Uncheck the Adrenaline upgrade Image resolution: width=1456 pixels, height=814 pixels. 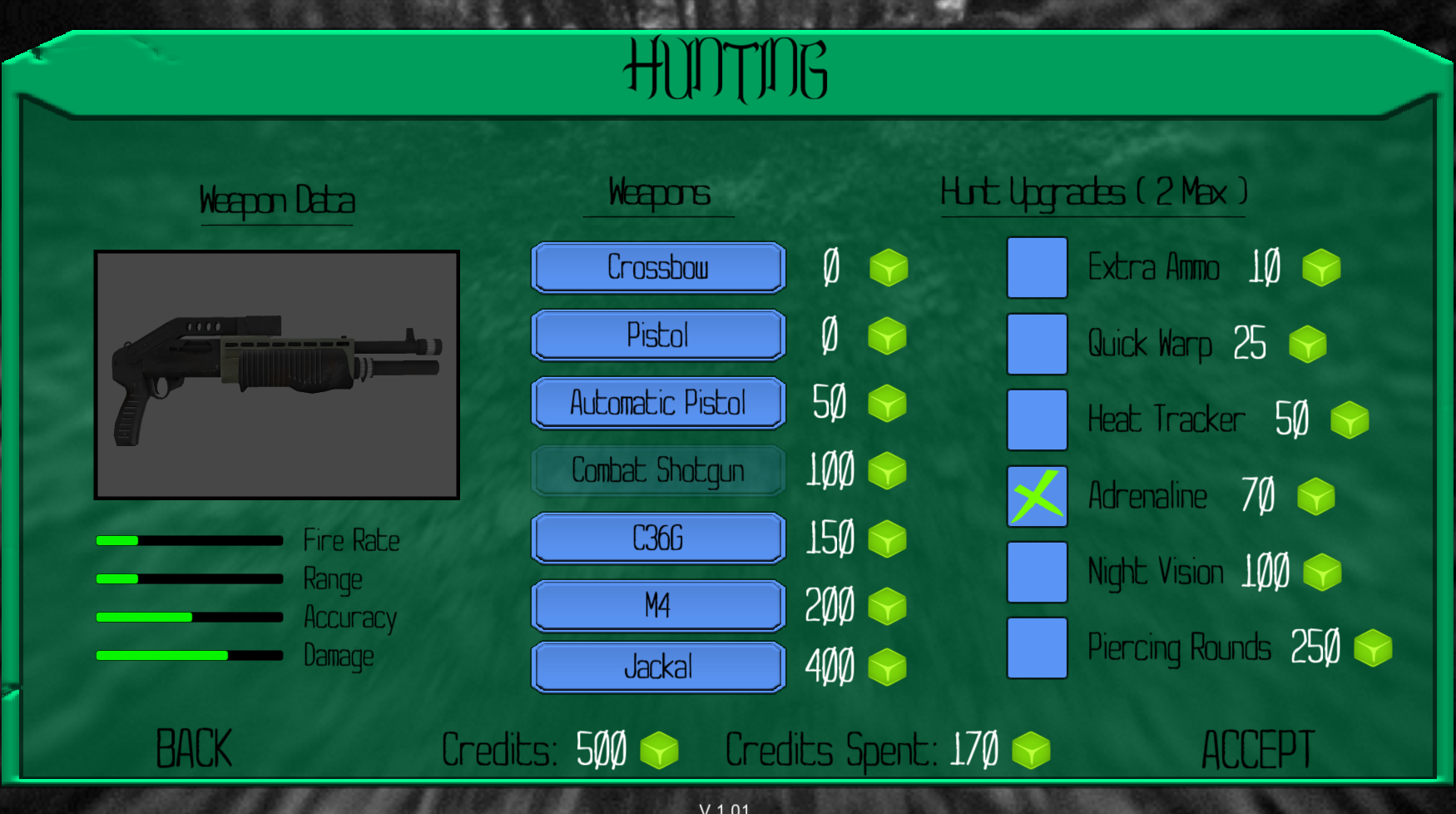(1037, 497)
